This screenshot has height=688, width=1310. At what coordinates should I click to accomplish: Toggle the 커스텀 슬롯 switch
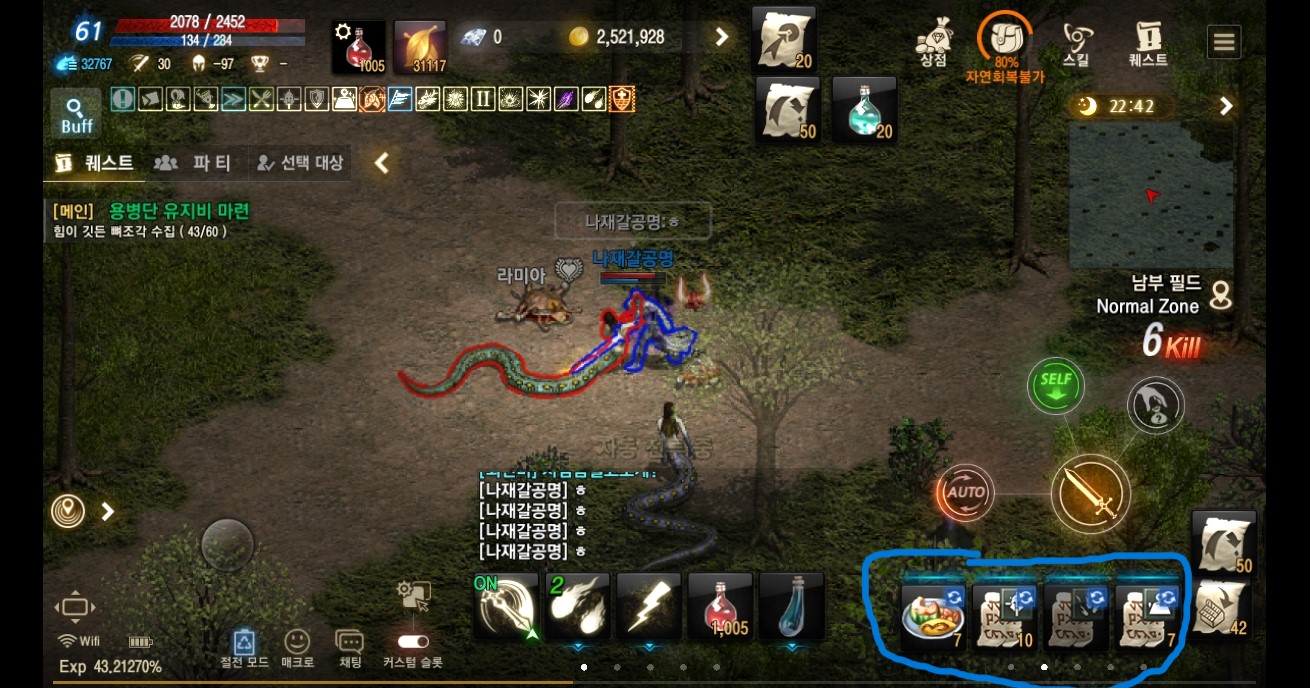(x=413, y=642)
